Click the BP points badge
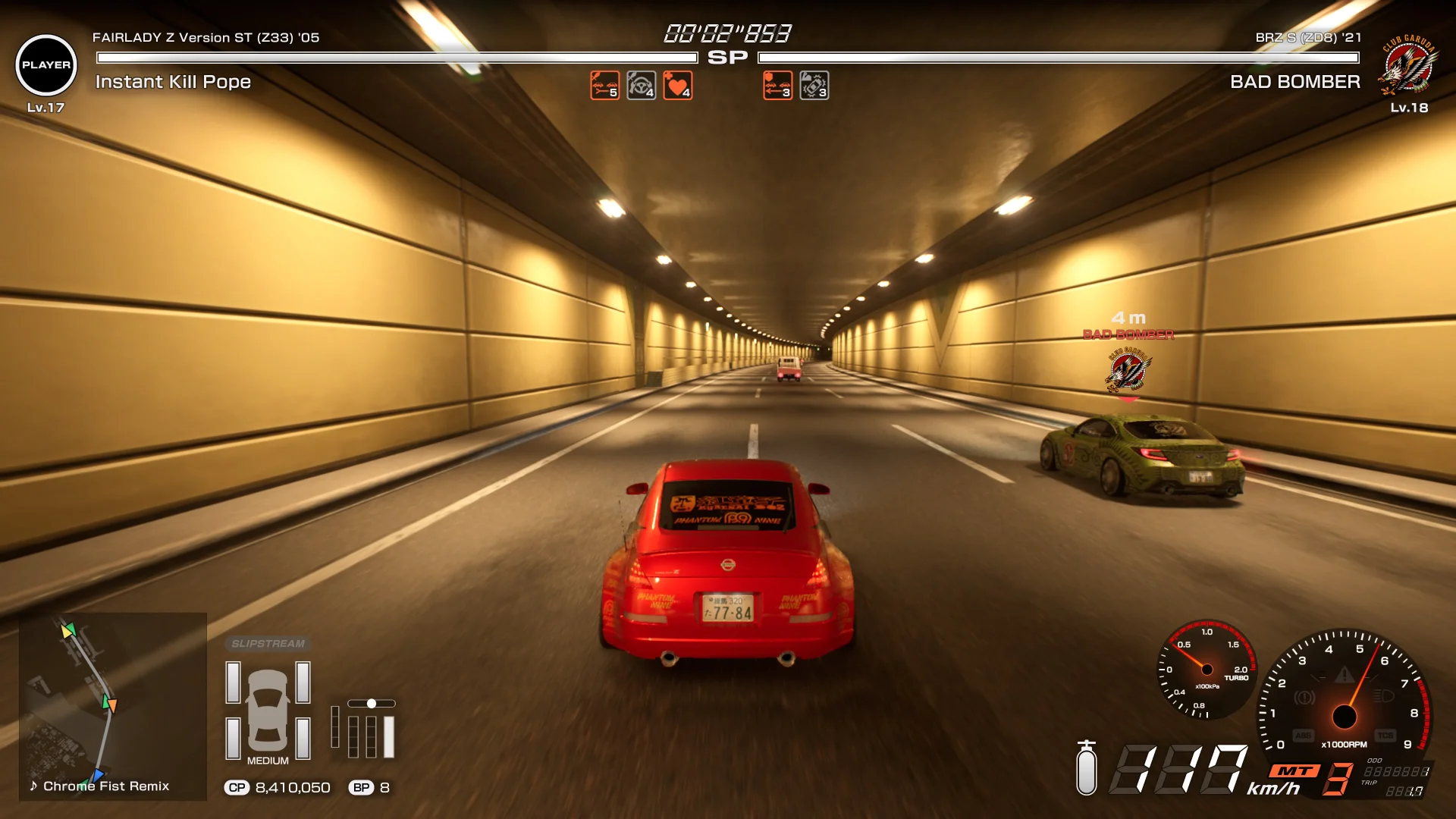The height and width of the screenshot is (819, 1456). pyautogui.click(x=361, y=788)
